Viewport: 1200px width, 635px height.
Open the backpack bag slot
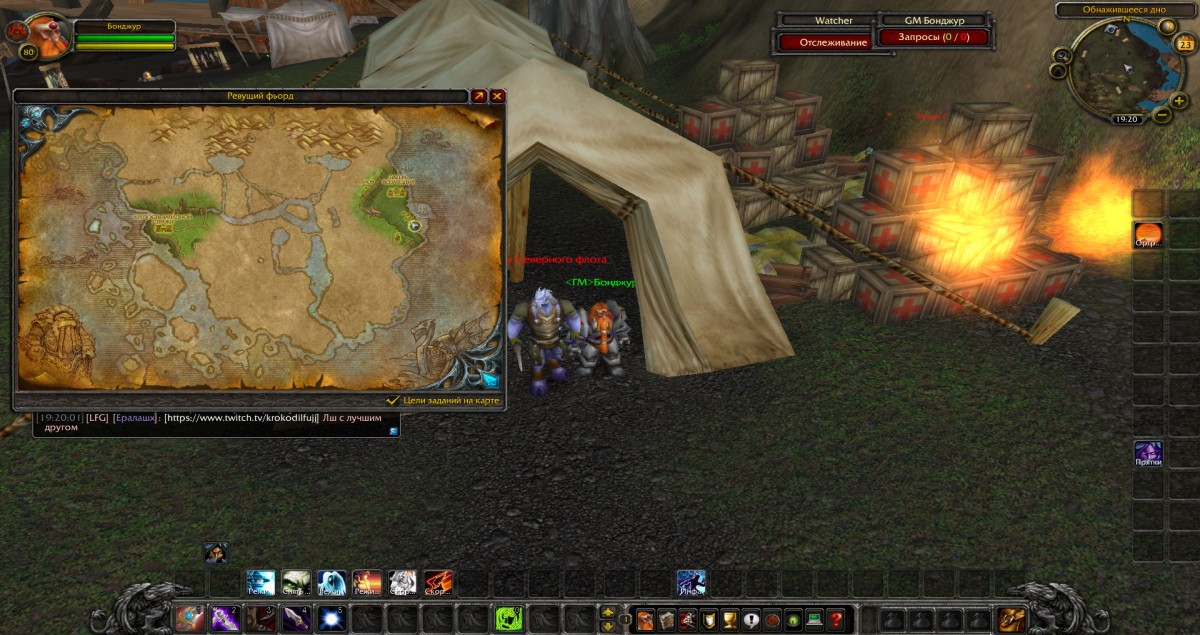click(x=1012, y=619)
